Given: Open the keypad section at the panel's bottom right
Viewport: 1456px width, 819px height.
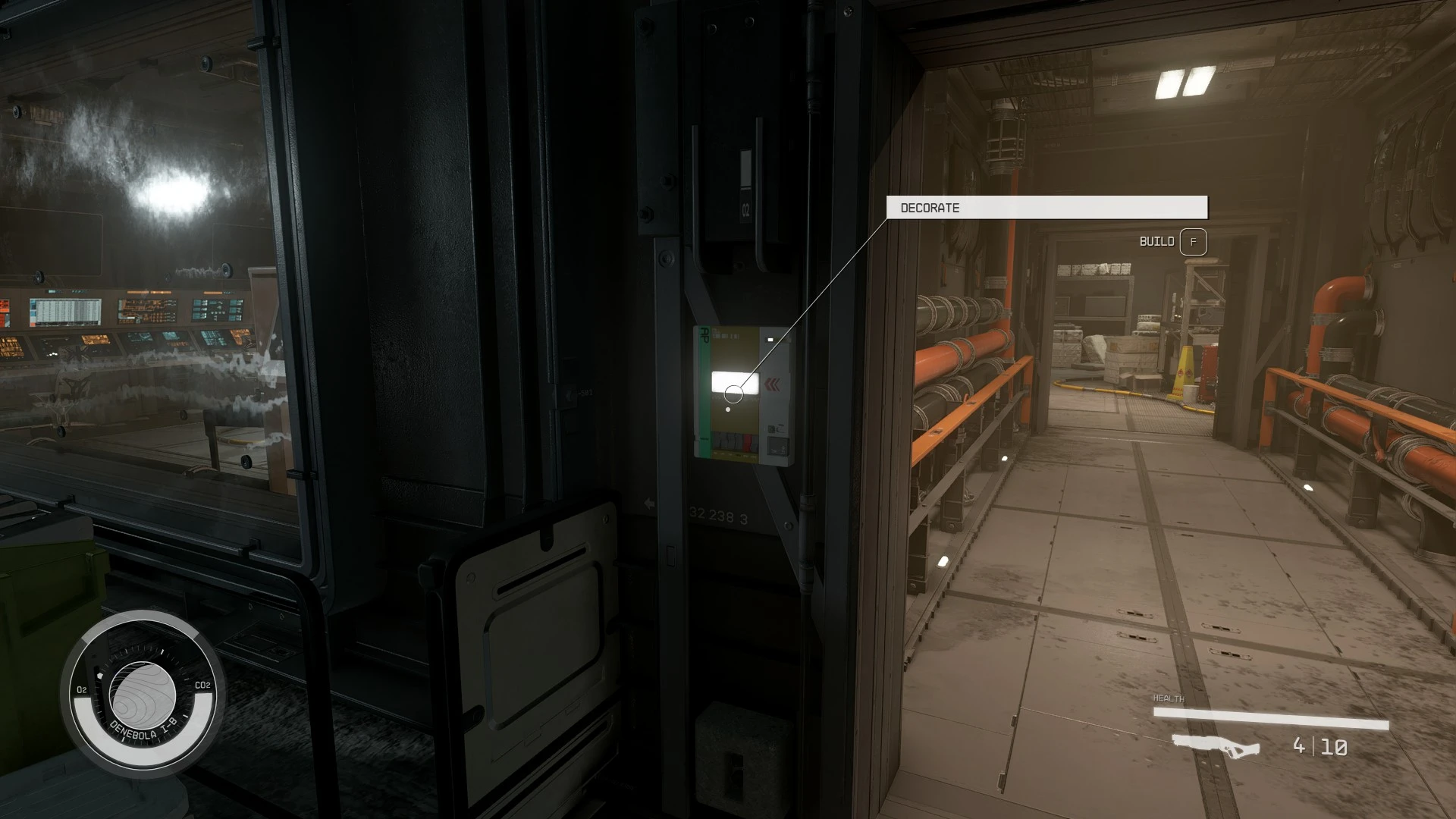Looking at the screenshot, I should click(778, 444).
